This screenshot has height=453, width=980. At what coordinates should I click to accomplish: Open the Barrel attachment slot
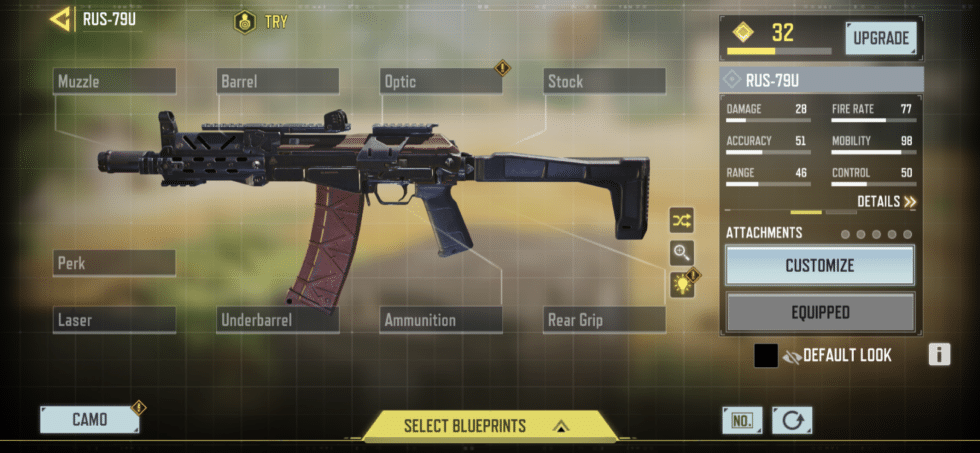coord(277,82)
